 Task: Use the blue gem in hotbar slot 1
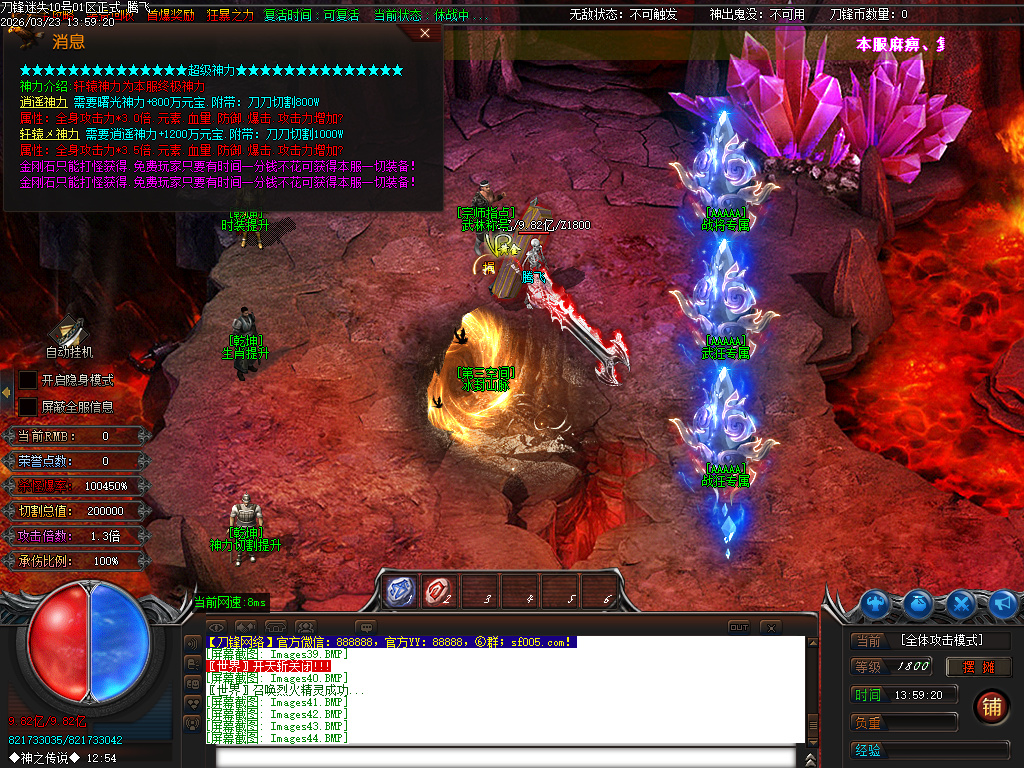[401, 592]
